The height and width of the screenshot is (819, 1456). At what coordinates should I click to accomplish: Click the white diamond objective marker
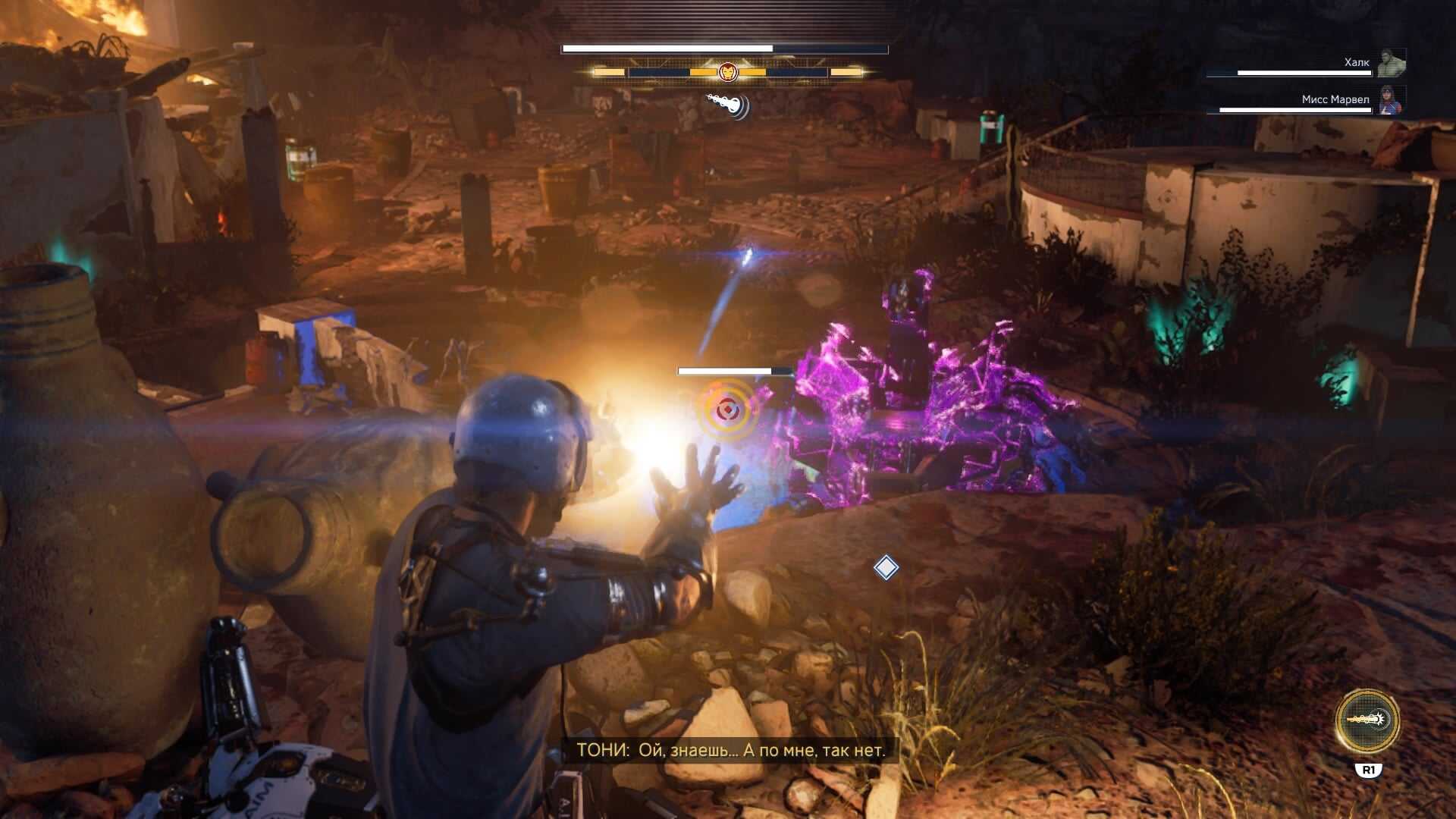886,567
